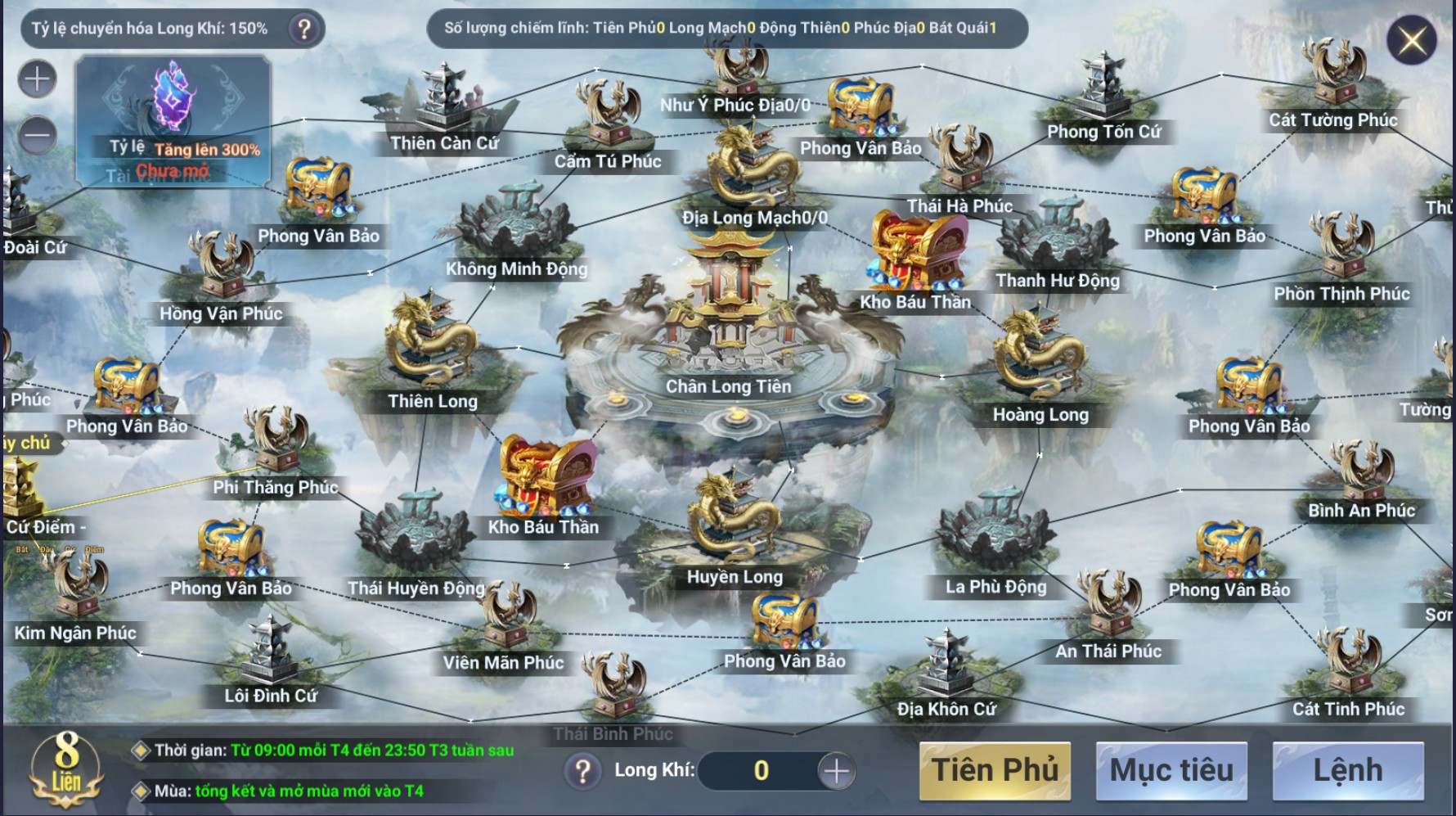Open the Long Khí conversion rate help
The width and height of the screenshot is (1456, 816).
click(x=304, y=29)
